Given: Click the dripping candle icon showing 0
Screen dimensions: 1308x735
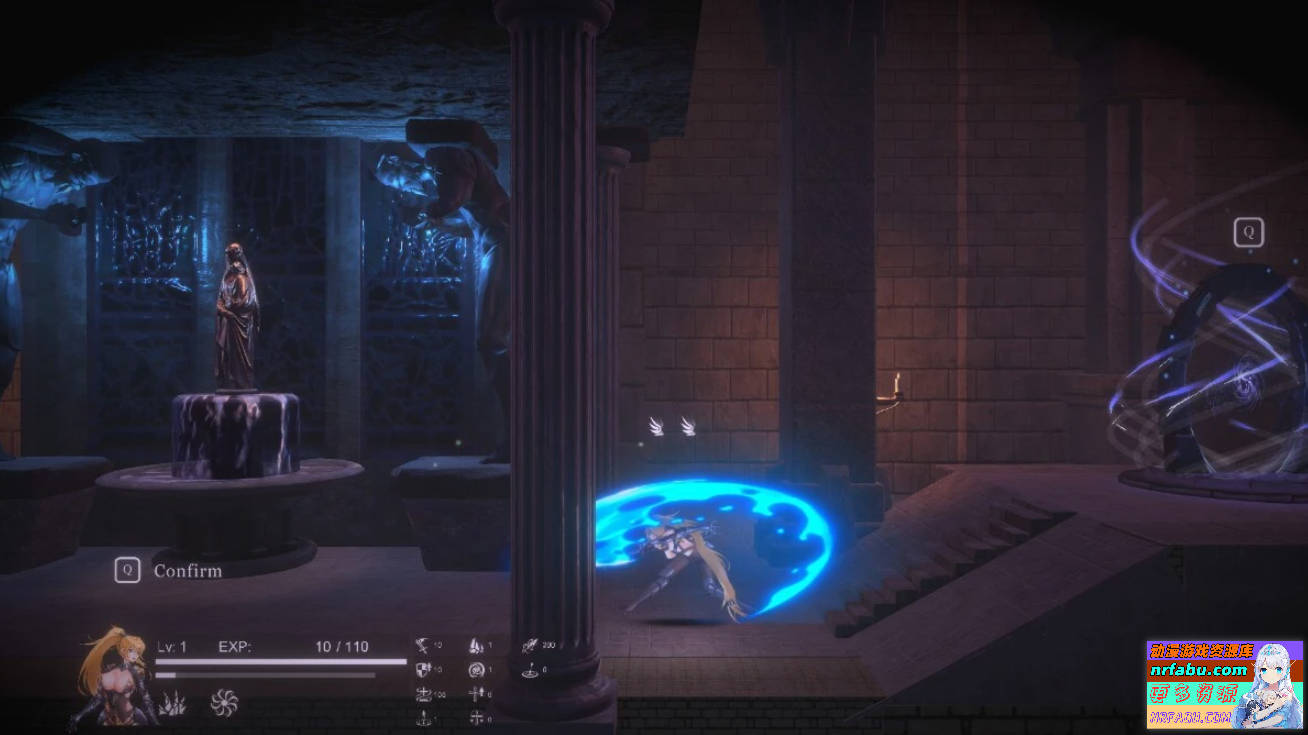Looking at the screenshot, I should pos(423,716).
